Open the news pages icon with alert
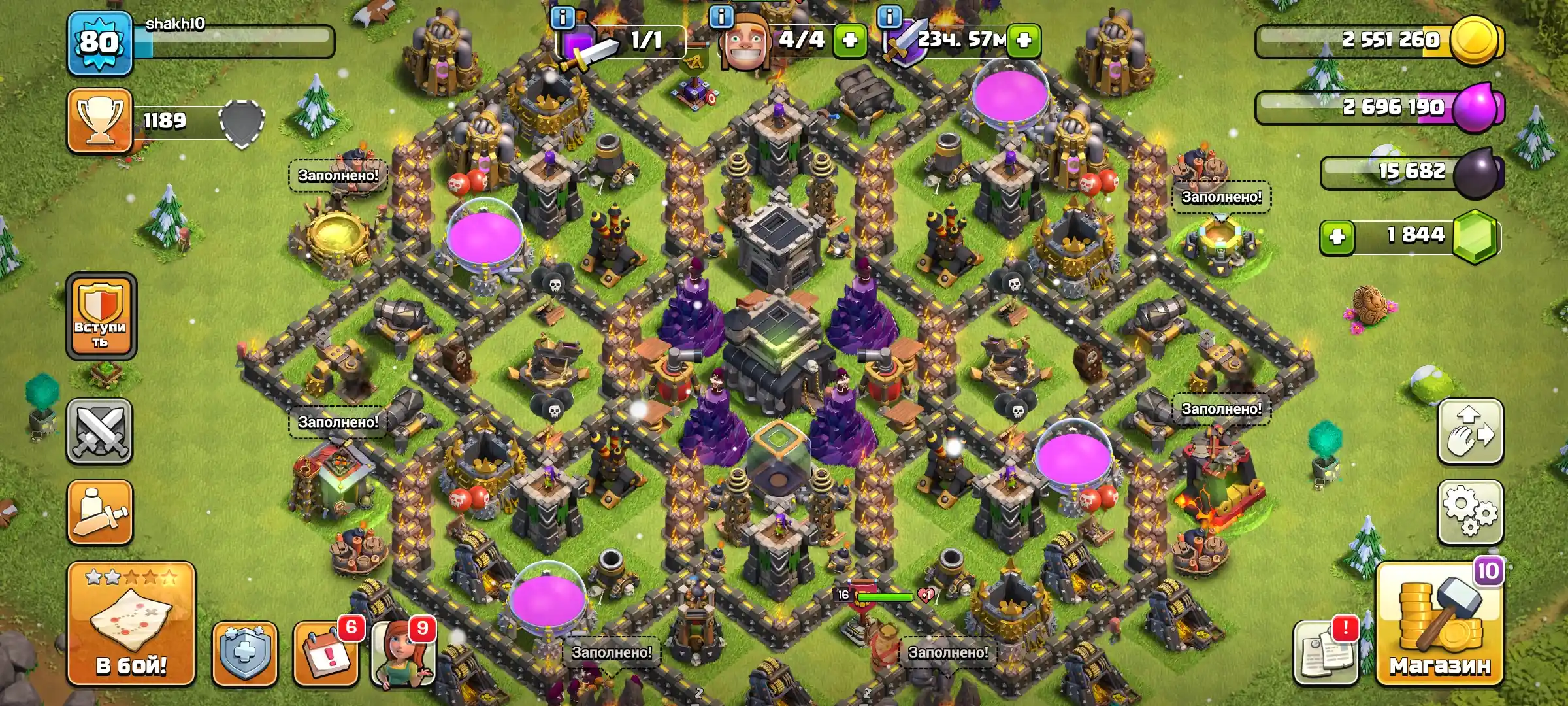The height and width of the screenshot is (706, 1568). [x=1326, y=654]
